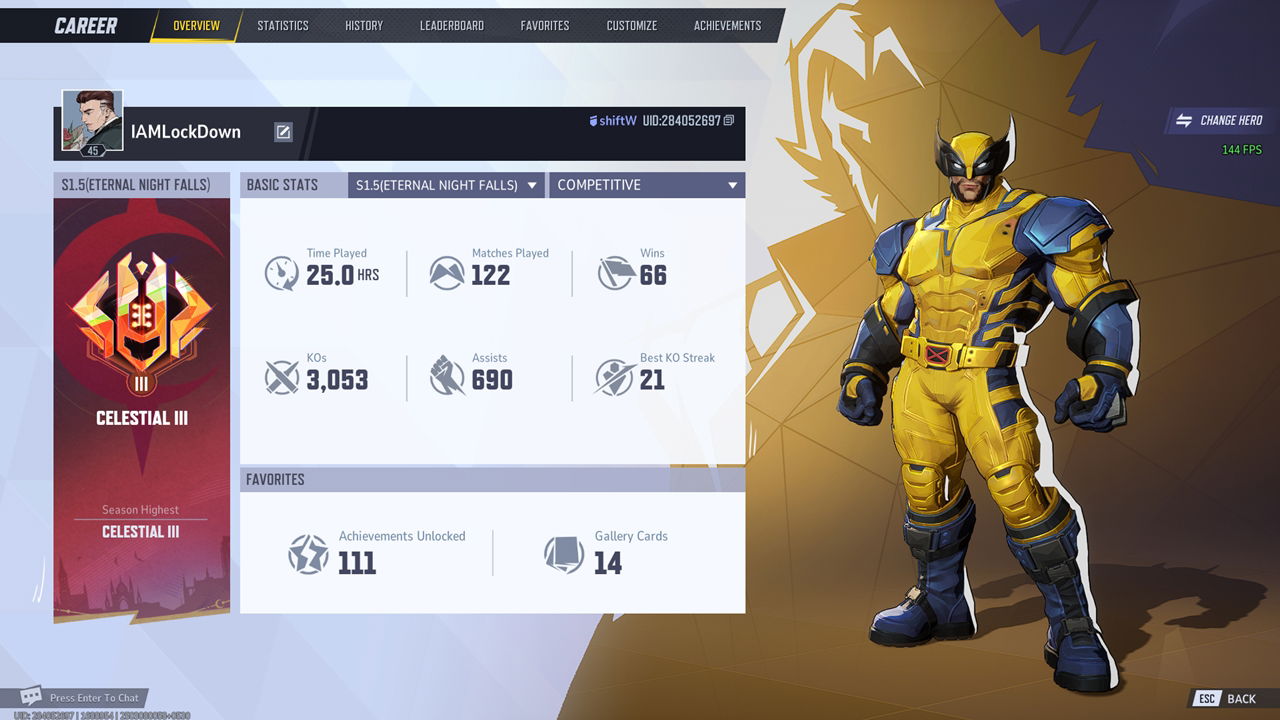The height and width of the screenshot is (720, 1280).
Task: Open the Customize tab
Action: tap(632, 26)
